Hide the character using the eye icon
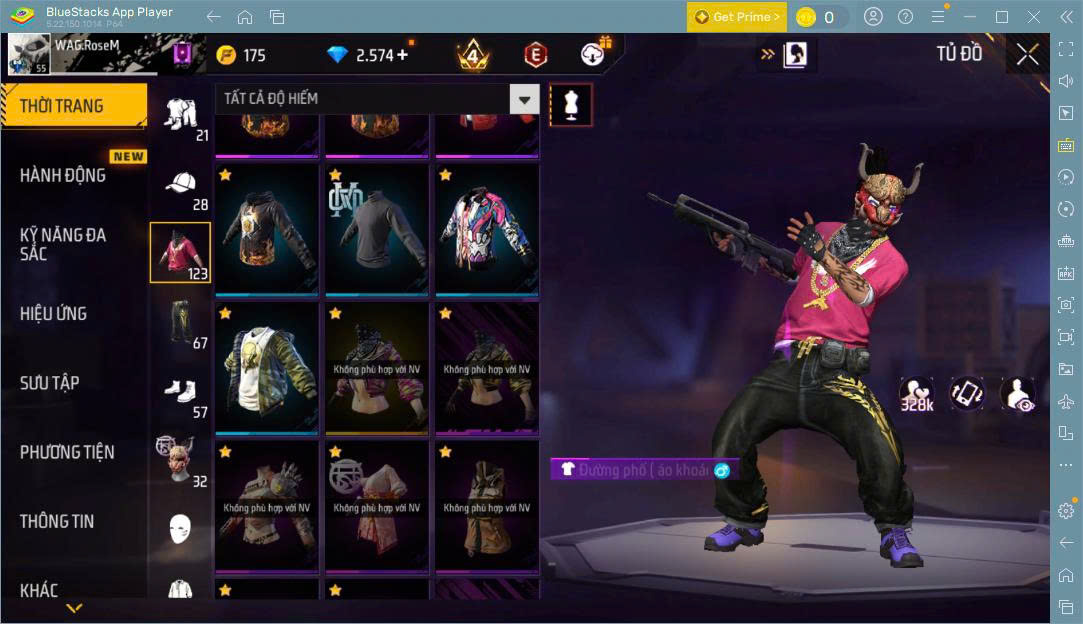1083x624 pixels. click(1018, 394)
